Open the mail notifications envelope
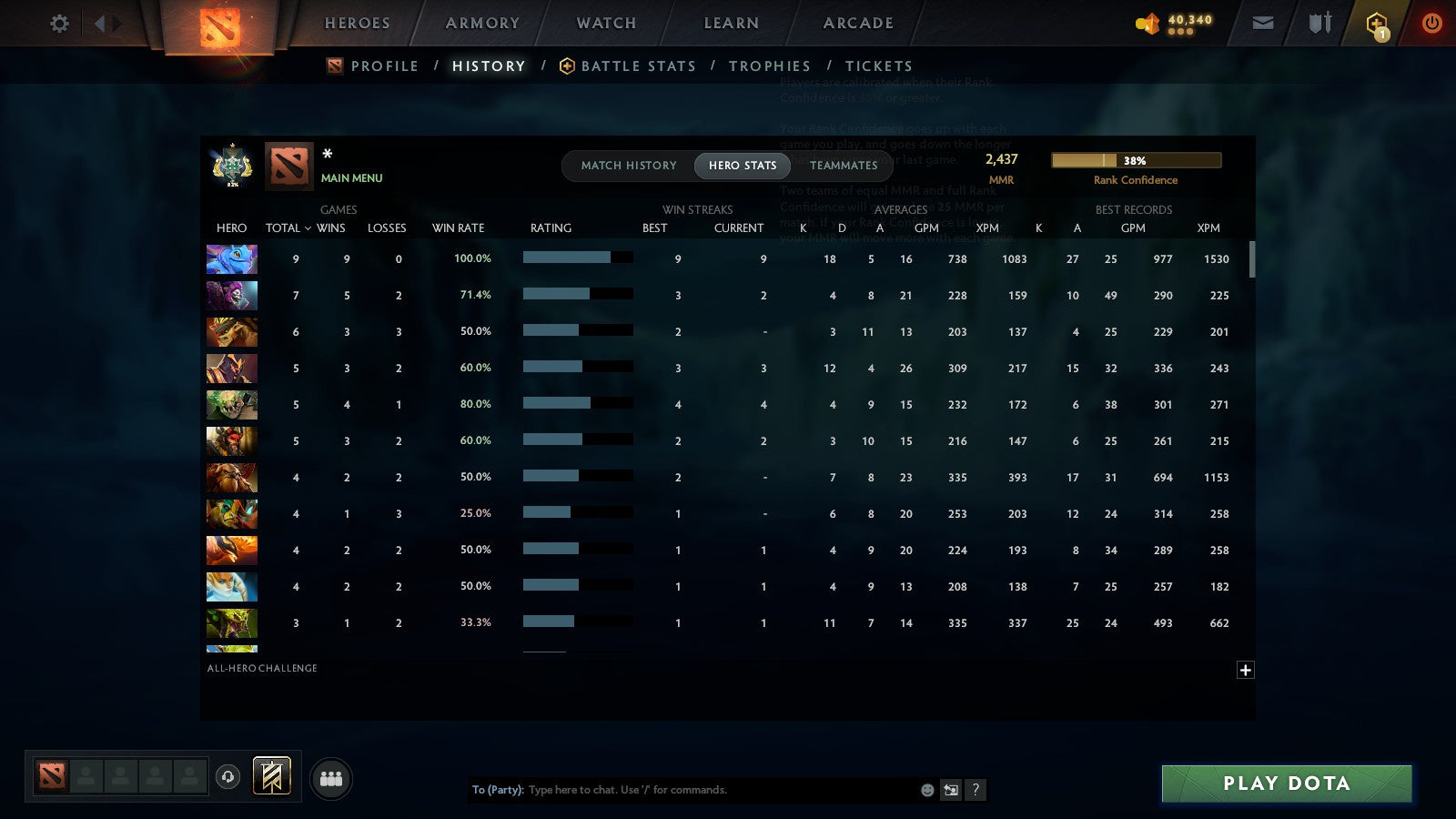The image size is (1456, 819). (1262, 23)
